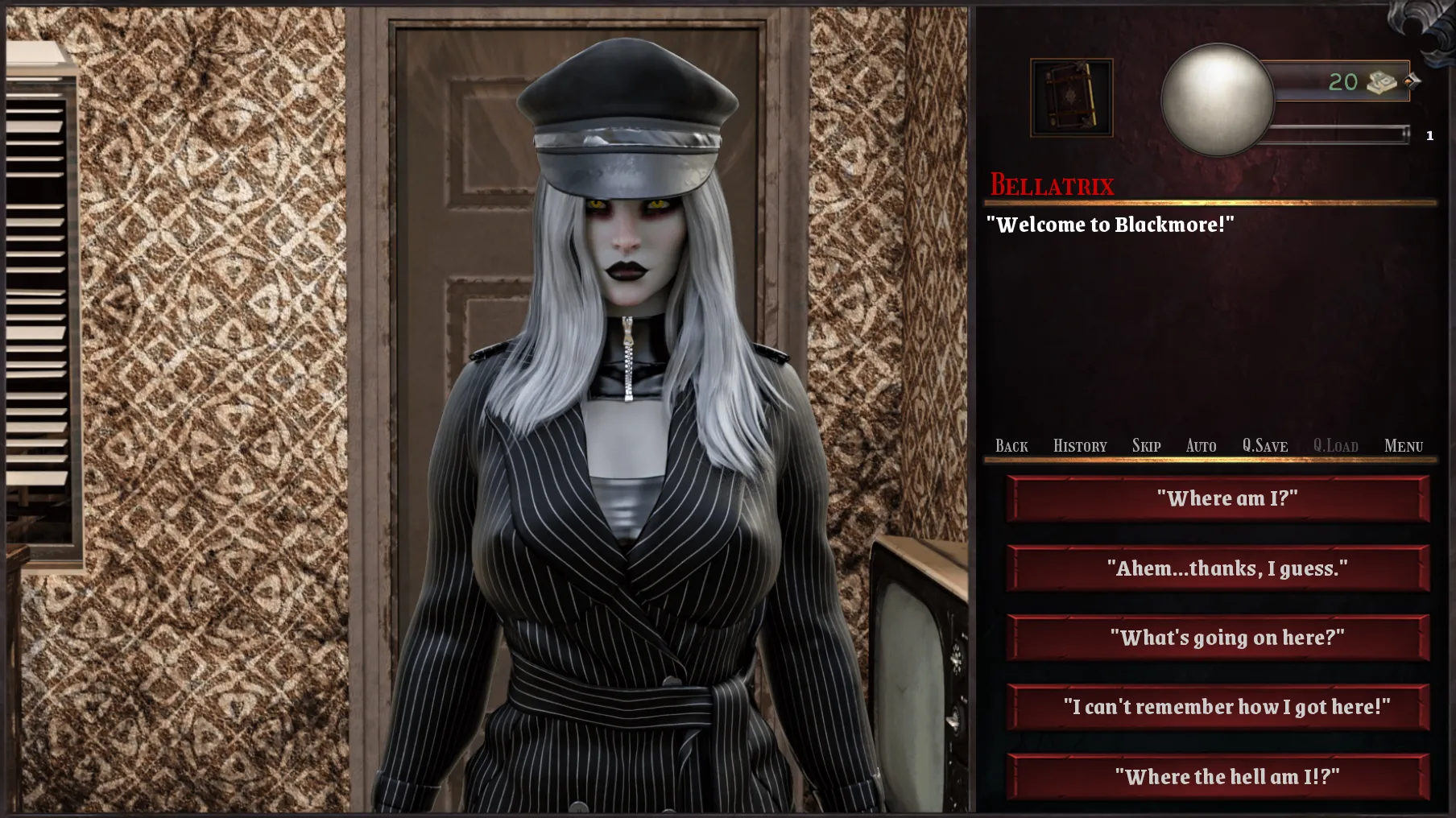
Task: Open the red journal book icon
Action: [1071, 97]
